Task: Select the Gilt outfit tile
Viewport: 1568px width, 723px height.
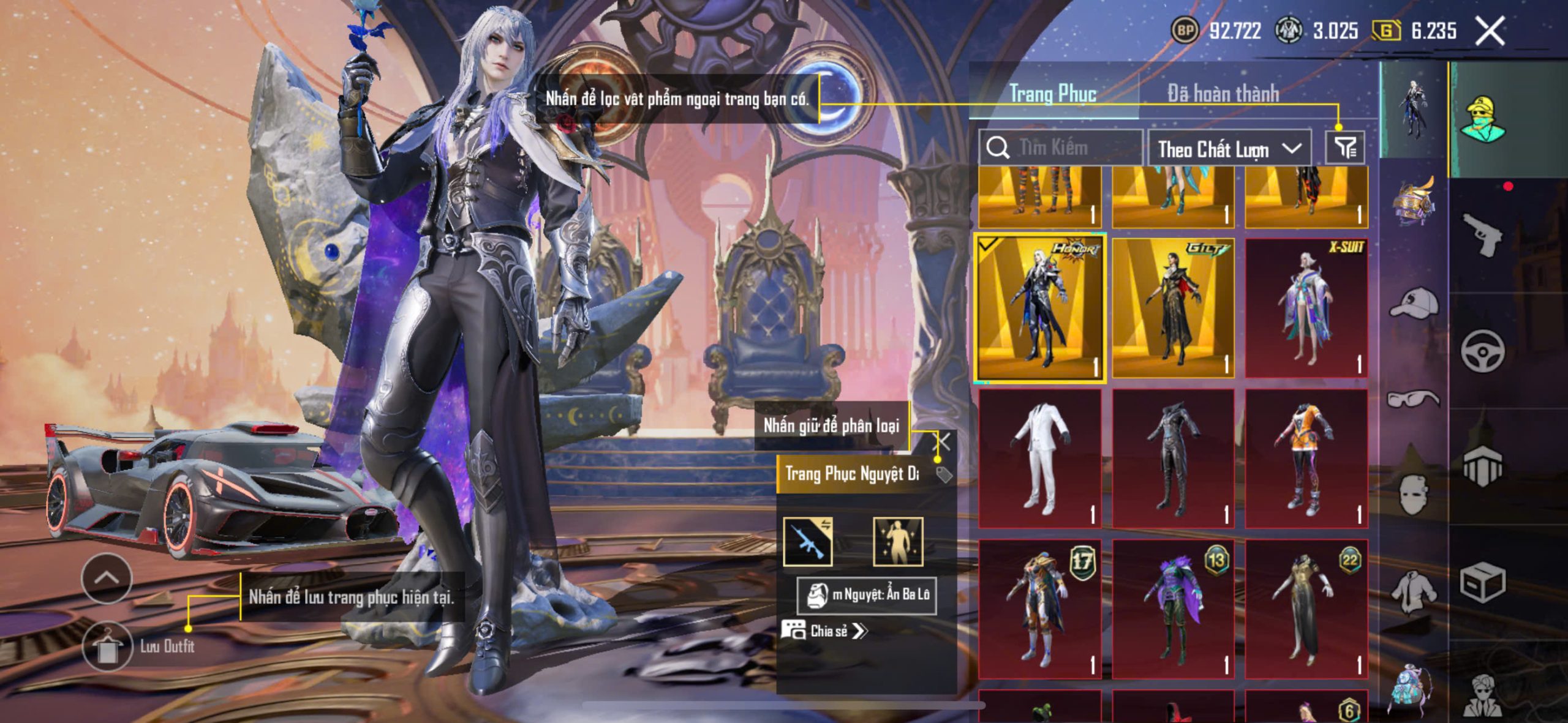Action: click(x=1173, y=309)
